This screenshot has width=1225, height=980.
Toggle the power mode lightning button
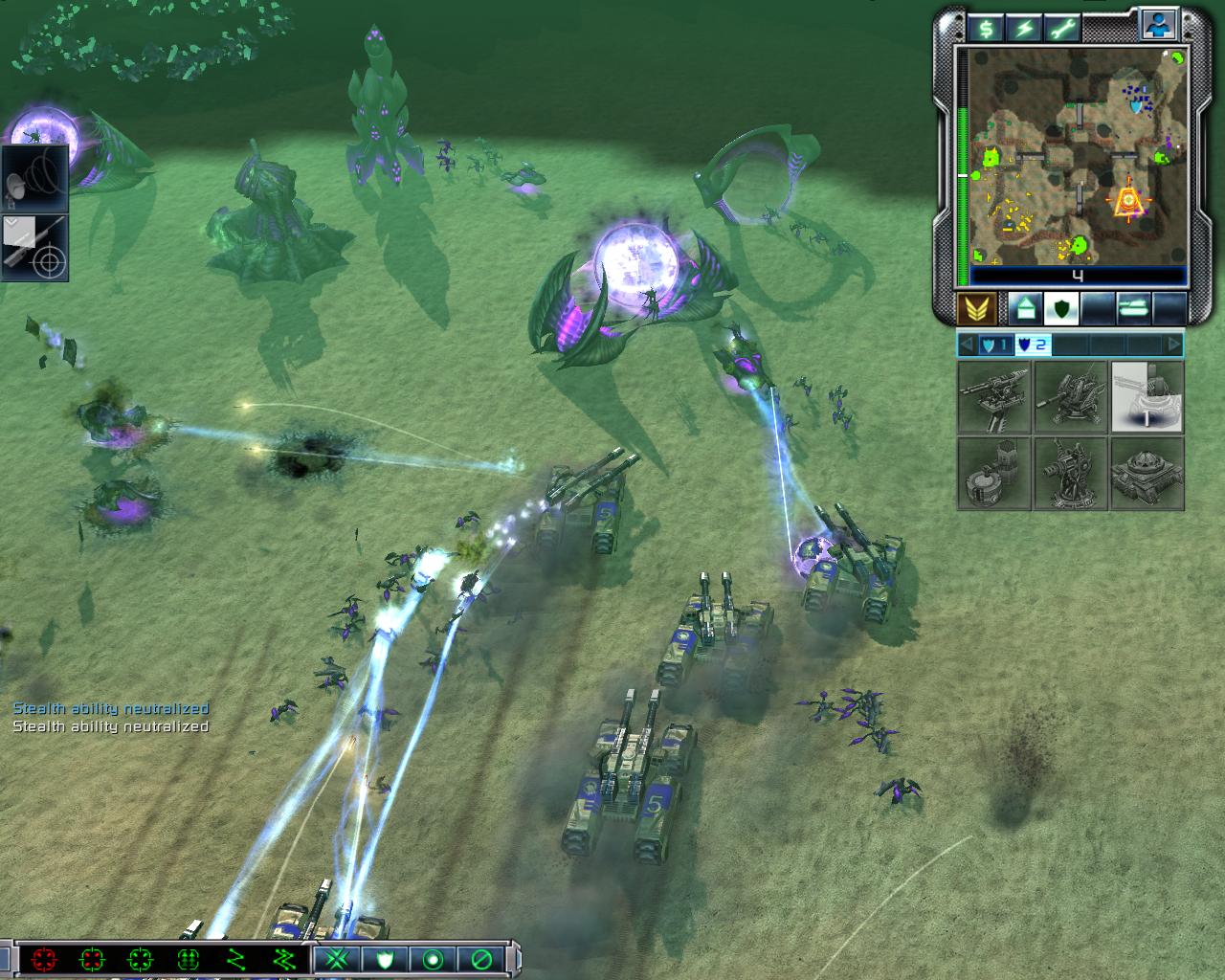1024,29
